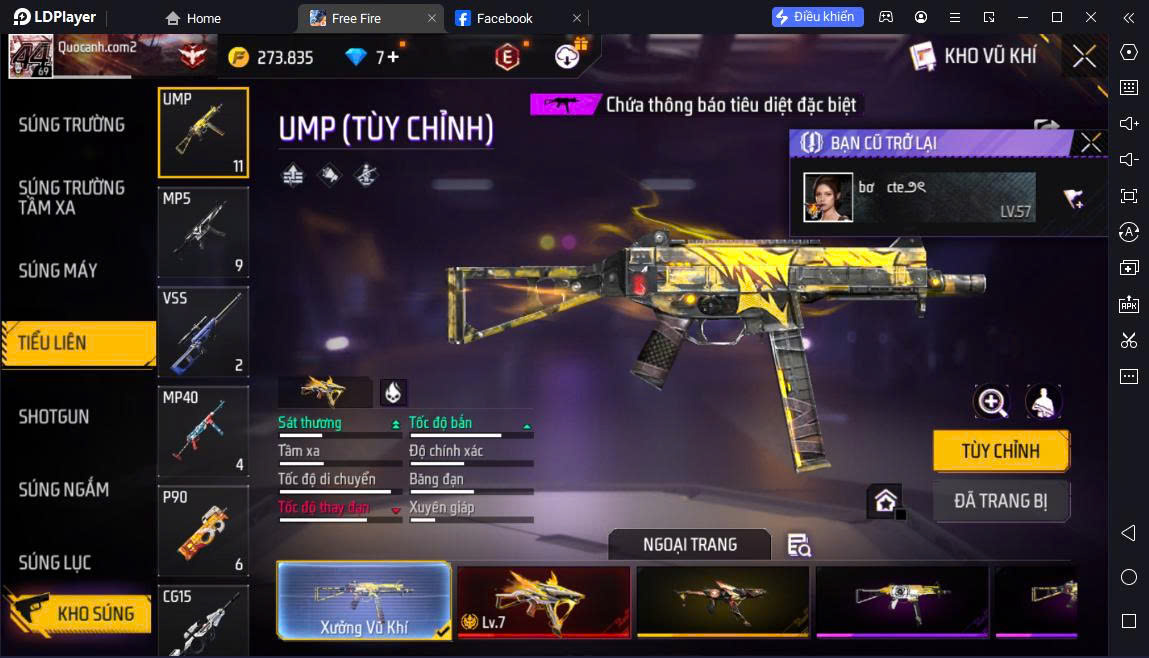
Task: Pick the MP40 weapon tile
Action: pyautogui.click(x=203, y=430)
